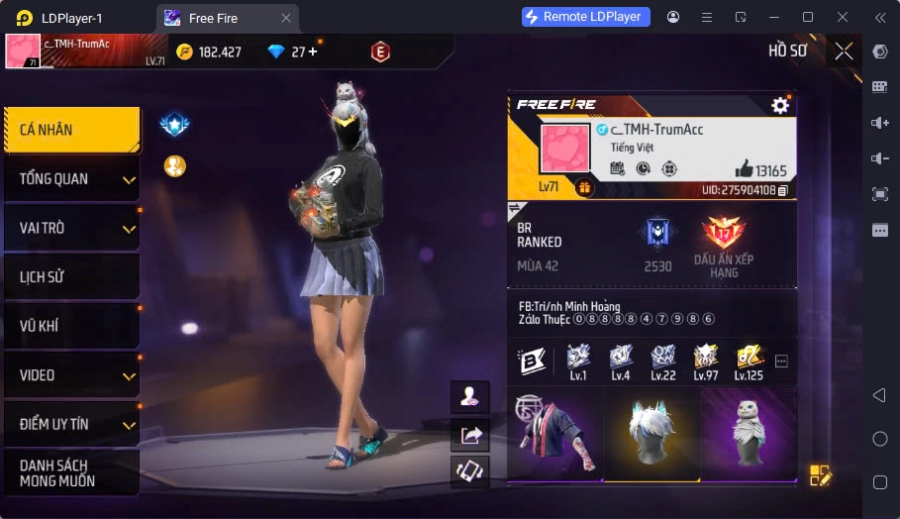Show the Lịch Sử match history
Image resolution: width=900 pixels, height=519 pixels.
(71, 277)
